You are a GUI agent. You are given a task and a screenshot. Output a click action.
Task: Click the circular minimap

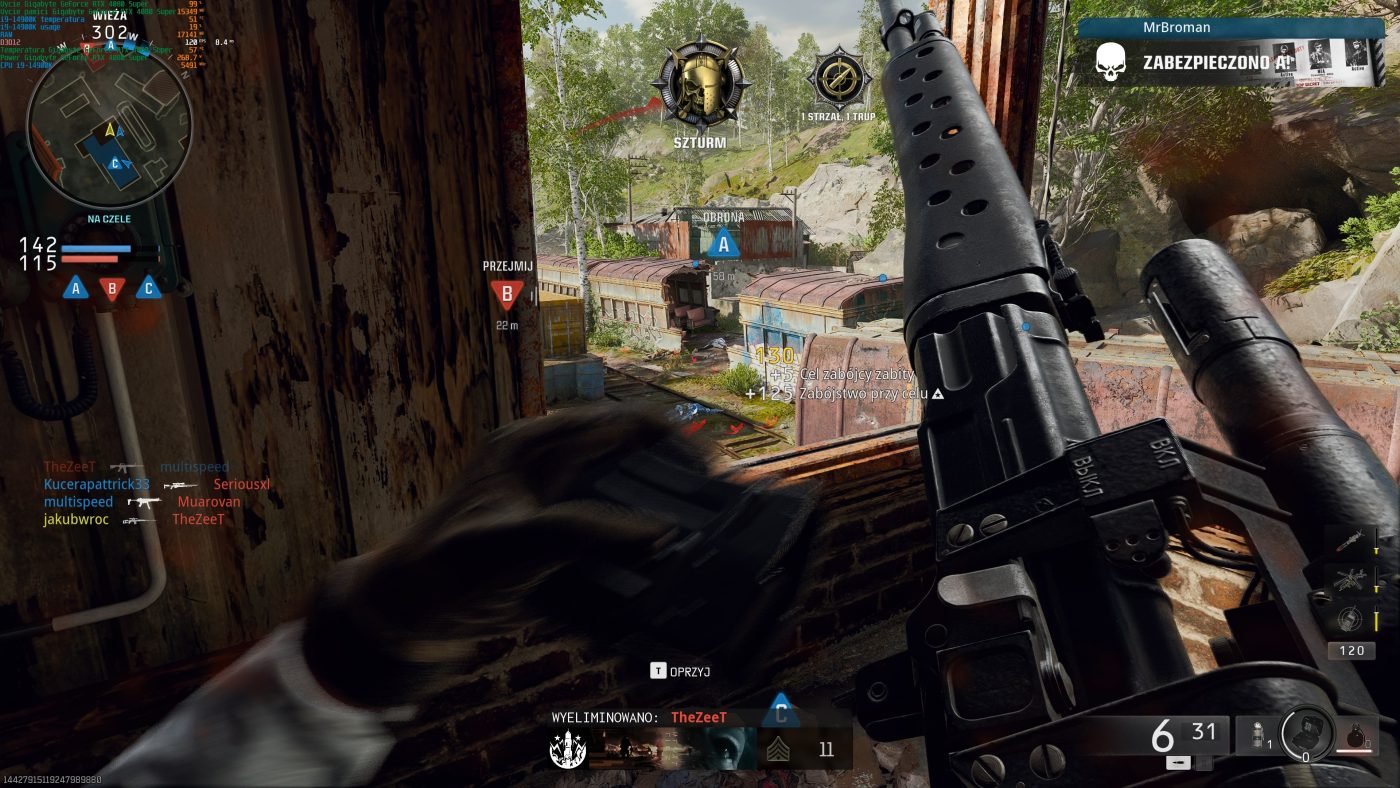(109, 125)
